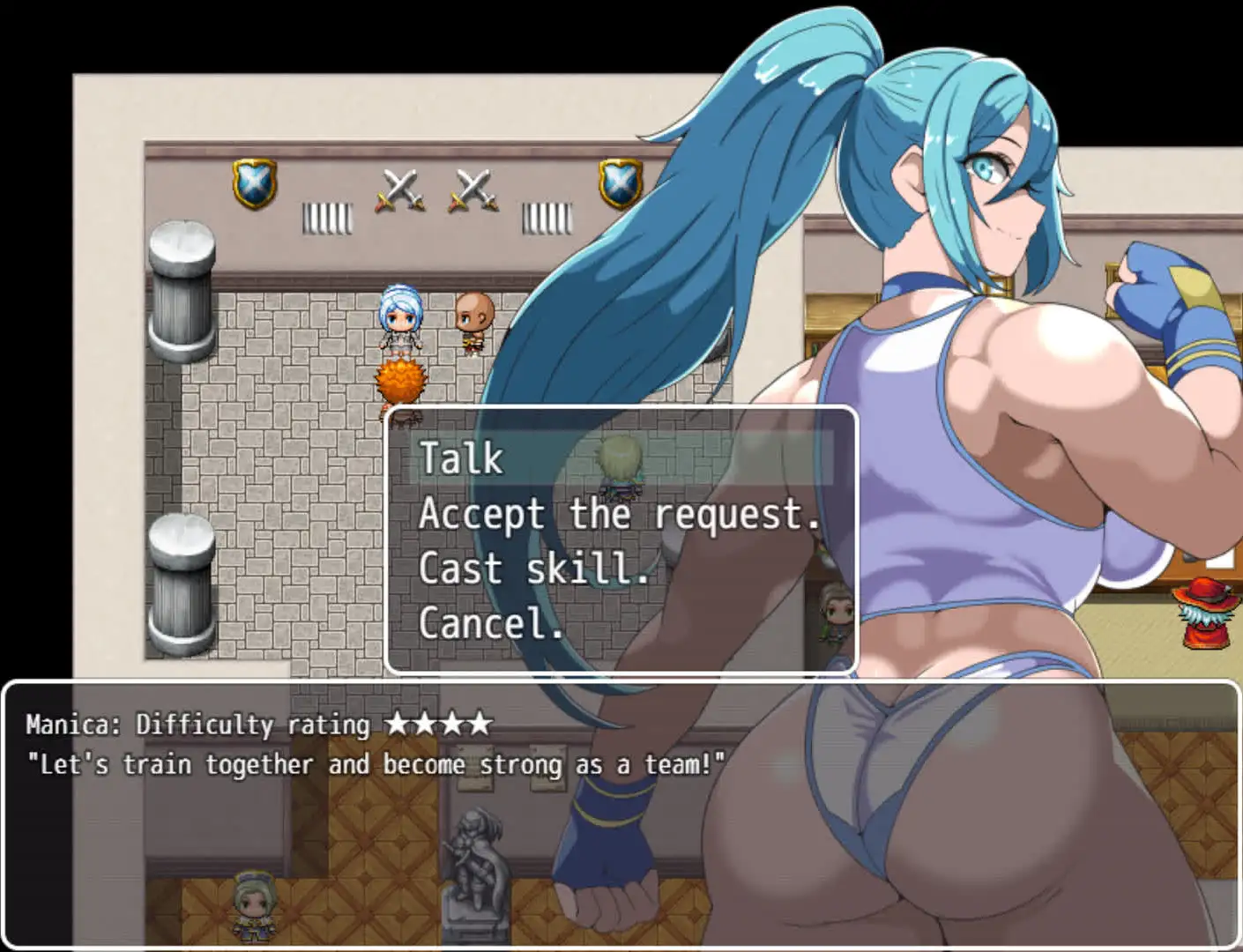
Task: Choose "Accept the request." from the menu
Action: [617, 516]
